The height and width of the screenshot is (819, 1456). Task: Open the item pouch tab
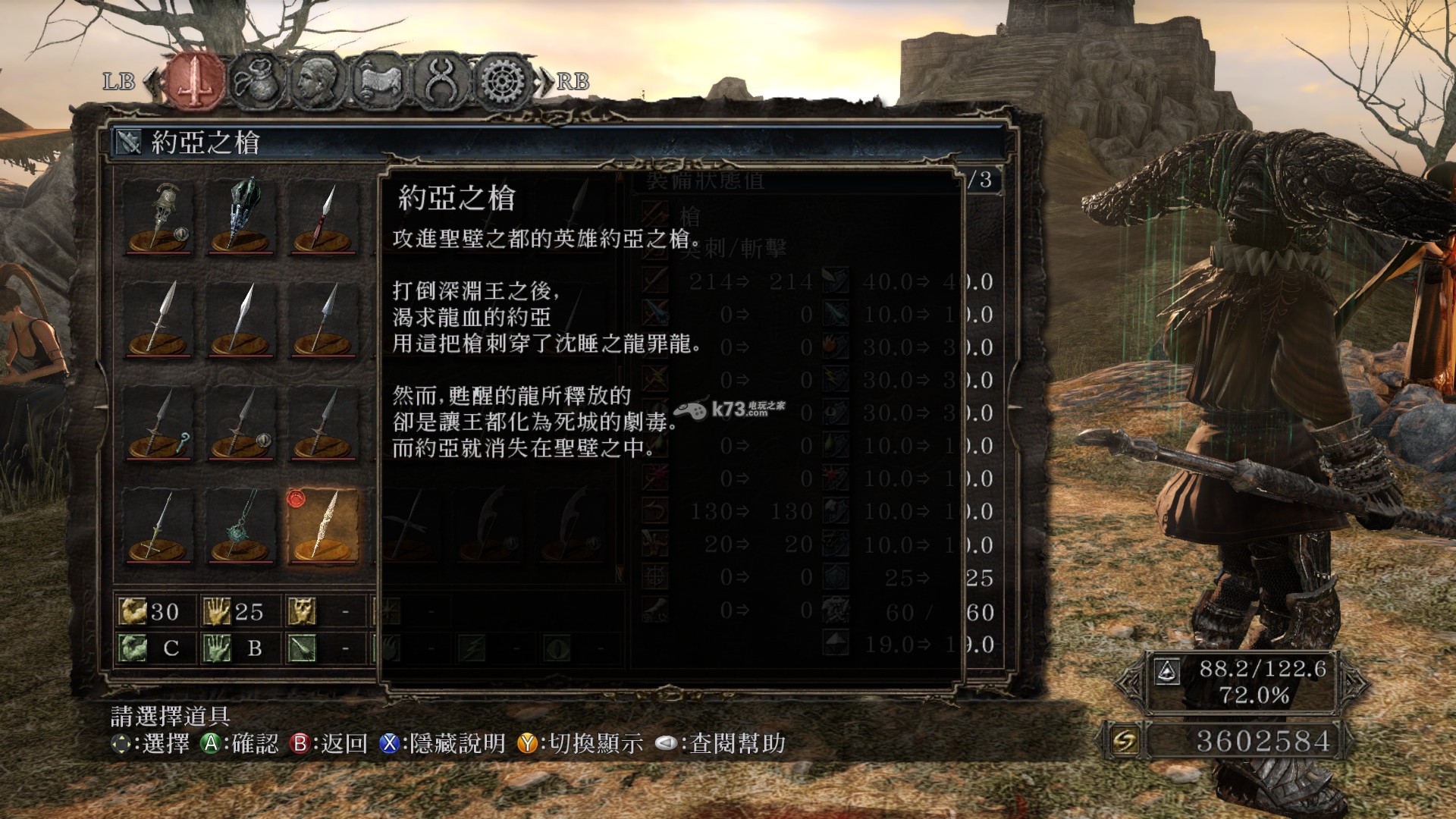[256, 80]
